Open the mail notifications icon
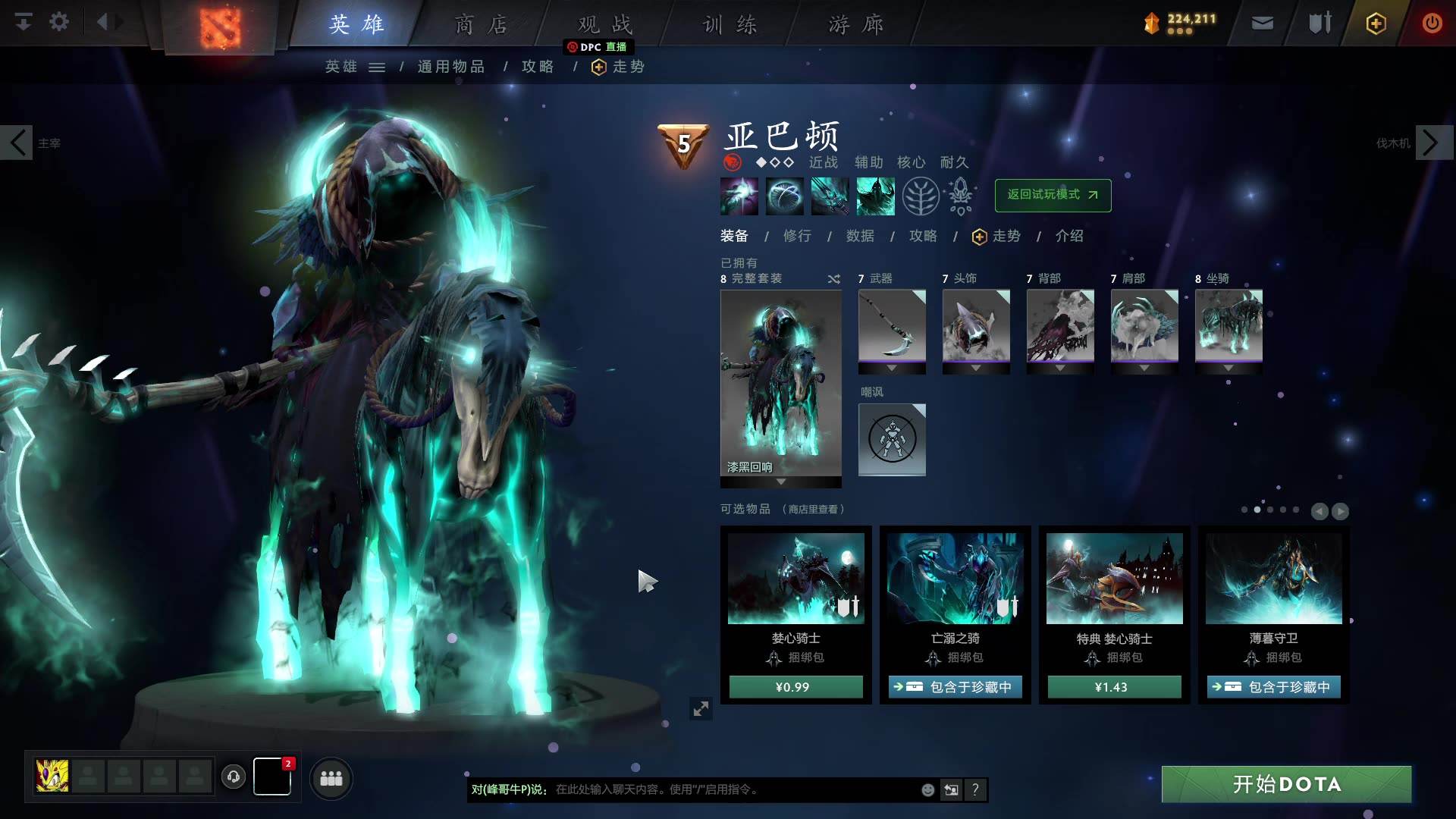 pos(1261,23)
